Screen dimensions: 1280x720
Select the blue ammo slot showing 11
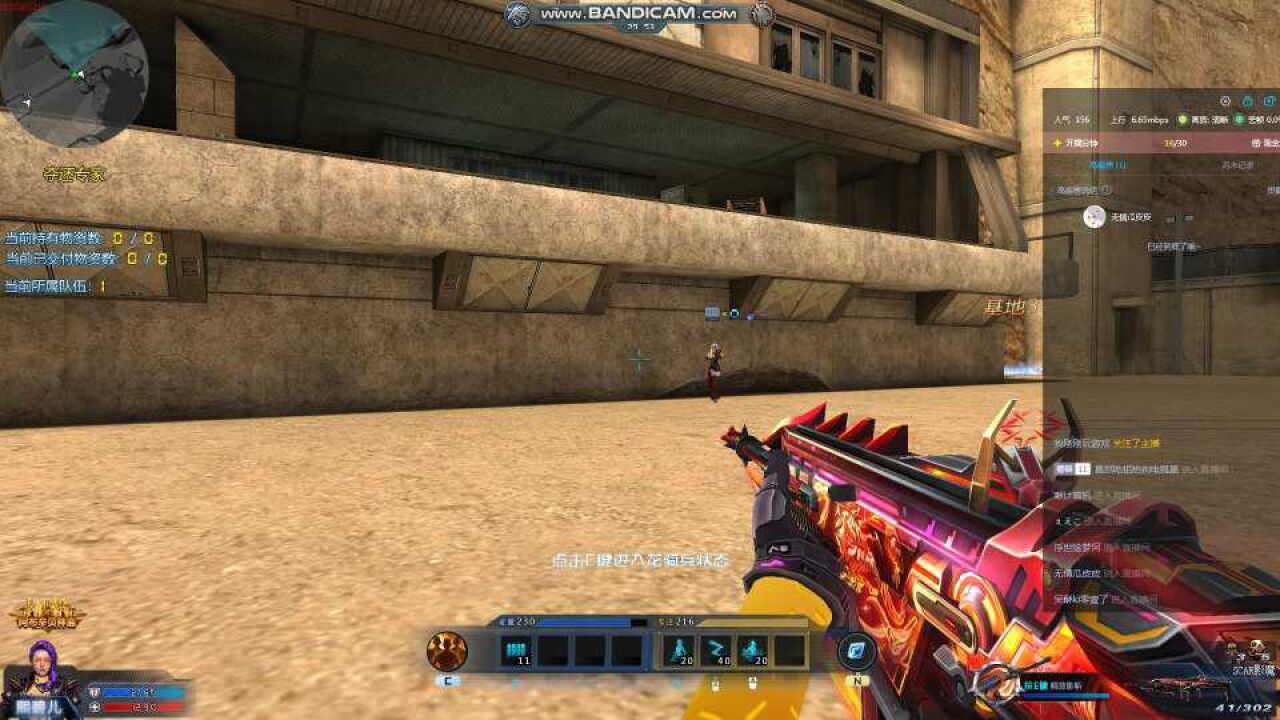click(516, 651)
